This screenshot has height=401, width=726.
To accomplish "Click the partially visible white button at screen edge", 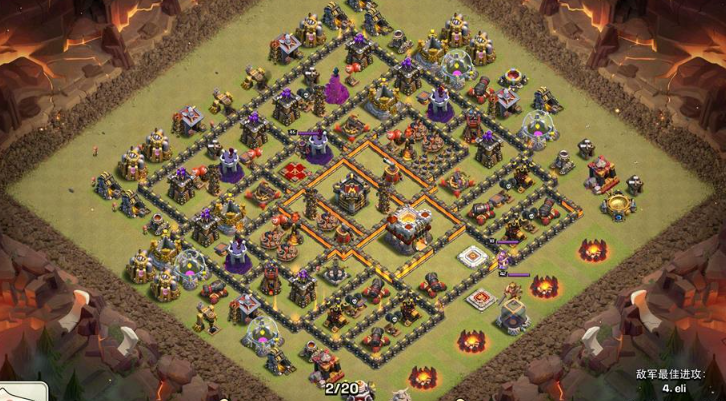I will click(22, 391).
